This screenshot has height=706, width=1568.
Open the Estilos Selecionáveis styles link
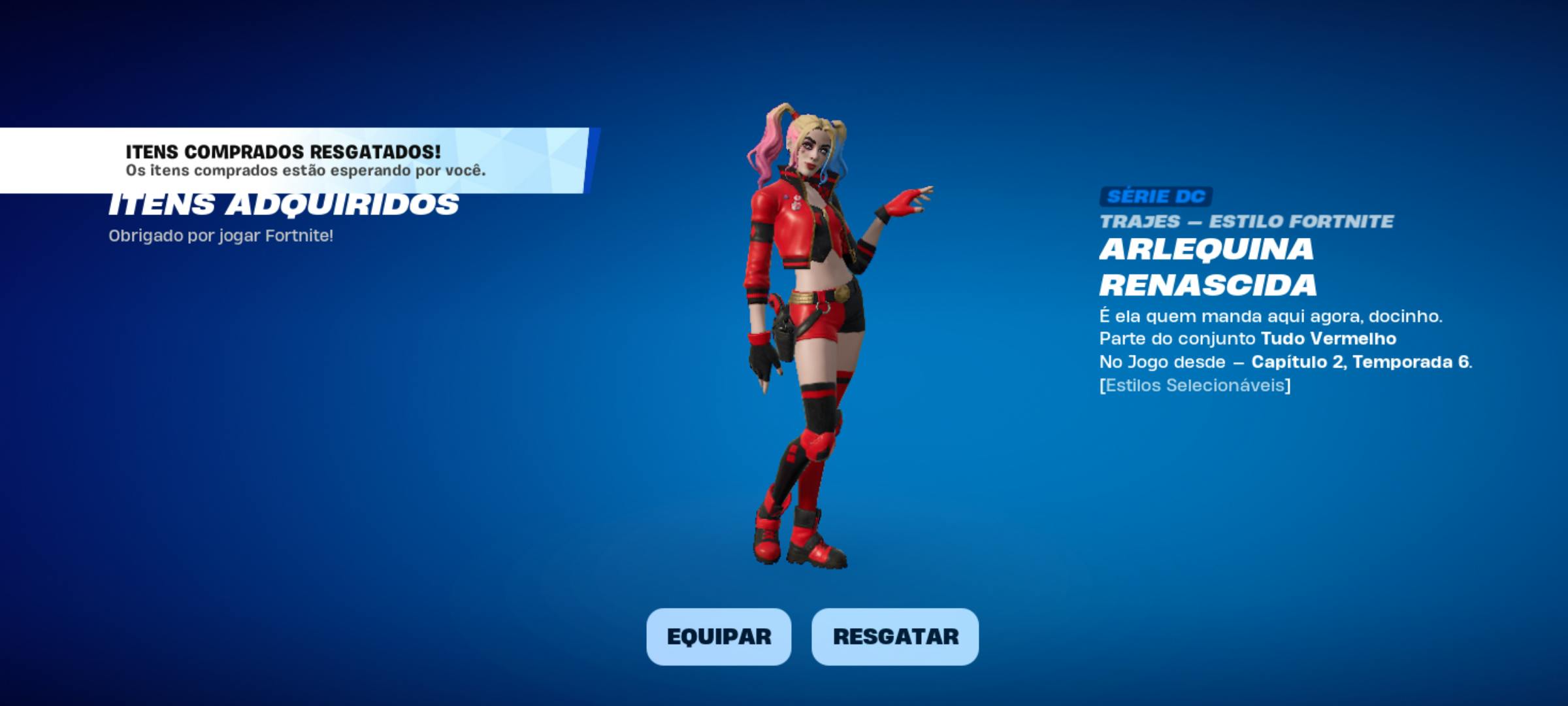(x=1195, y=386)
